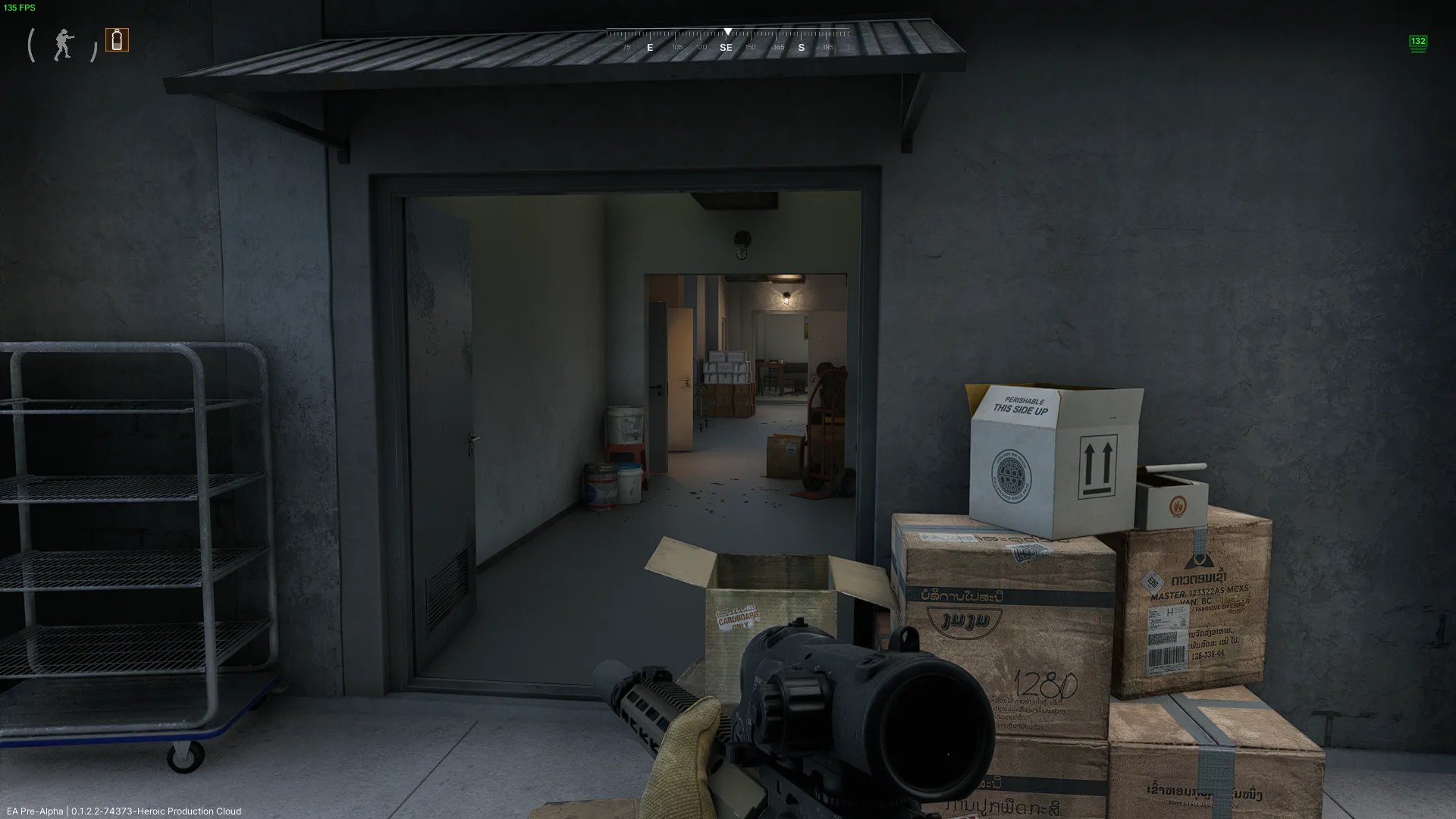
Task: Select the water bottle hydration icon
Action: point(117,39)
